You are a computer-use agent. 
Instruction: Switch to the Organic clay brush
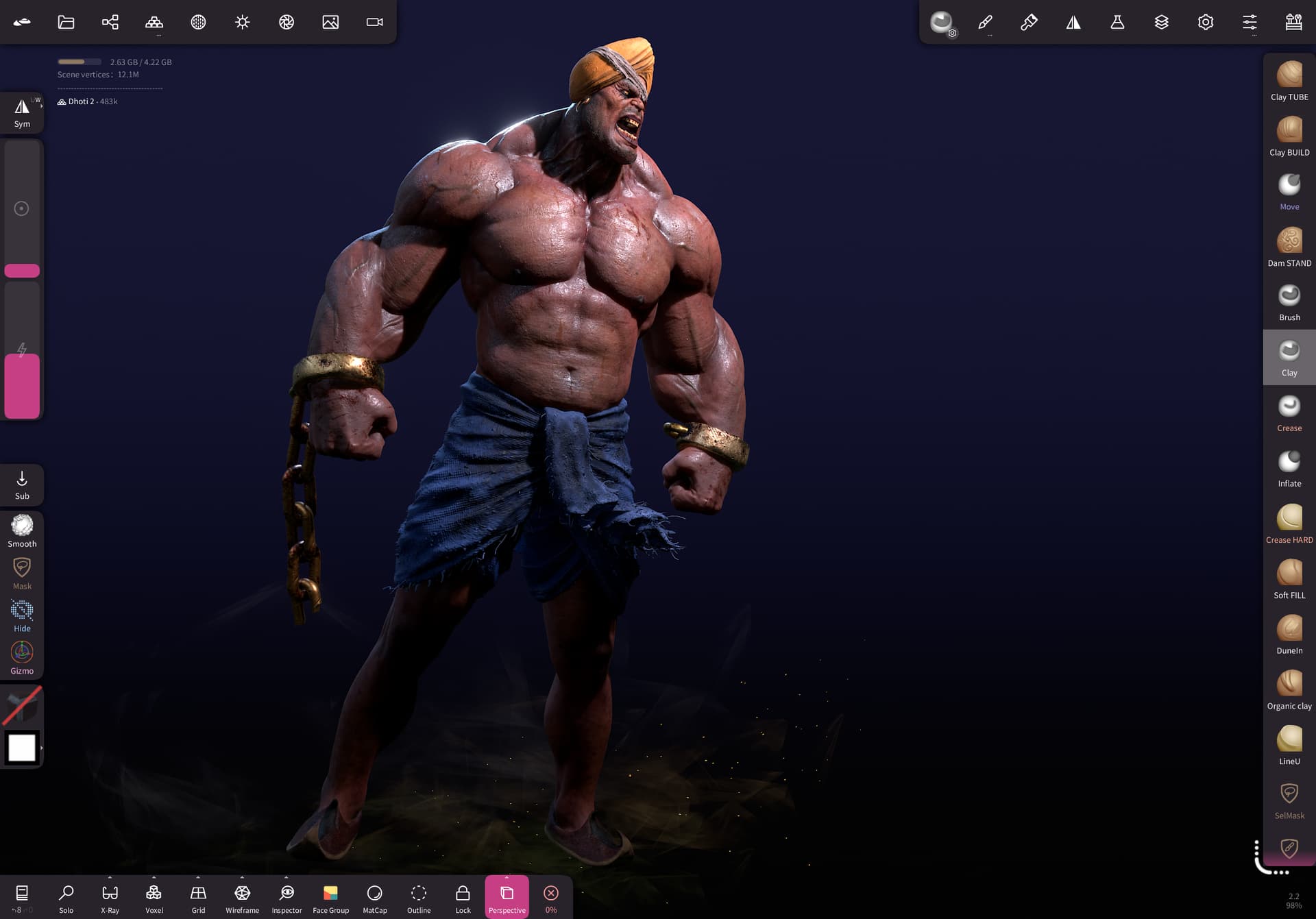1289,690
